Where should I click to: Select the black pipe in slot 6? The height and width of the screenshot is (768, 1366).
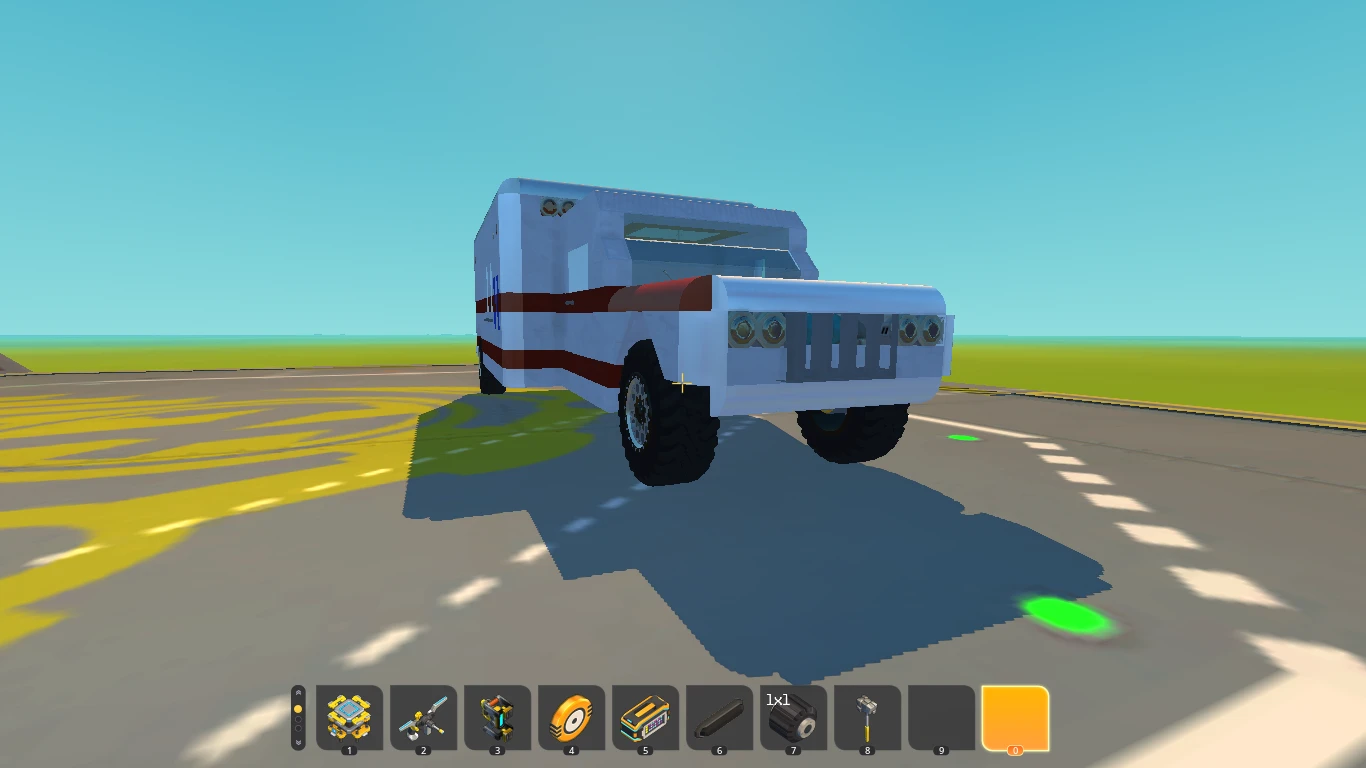point(718,718)
